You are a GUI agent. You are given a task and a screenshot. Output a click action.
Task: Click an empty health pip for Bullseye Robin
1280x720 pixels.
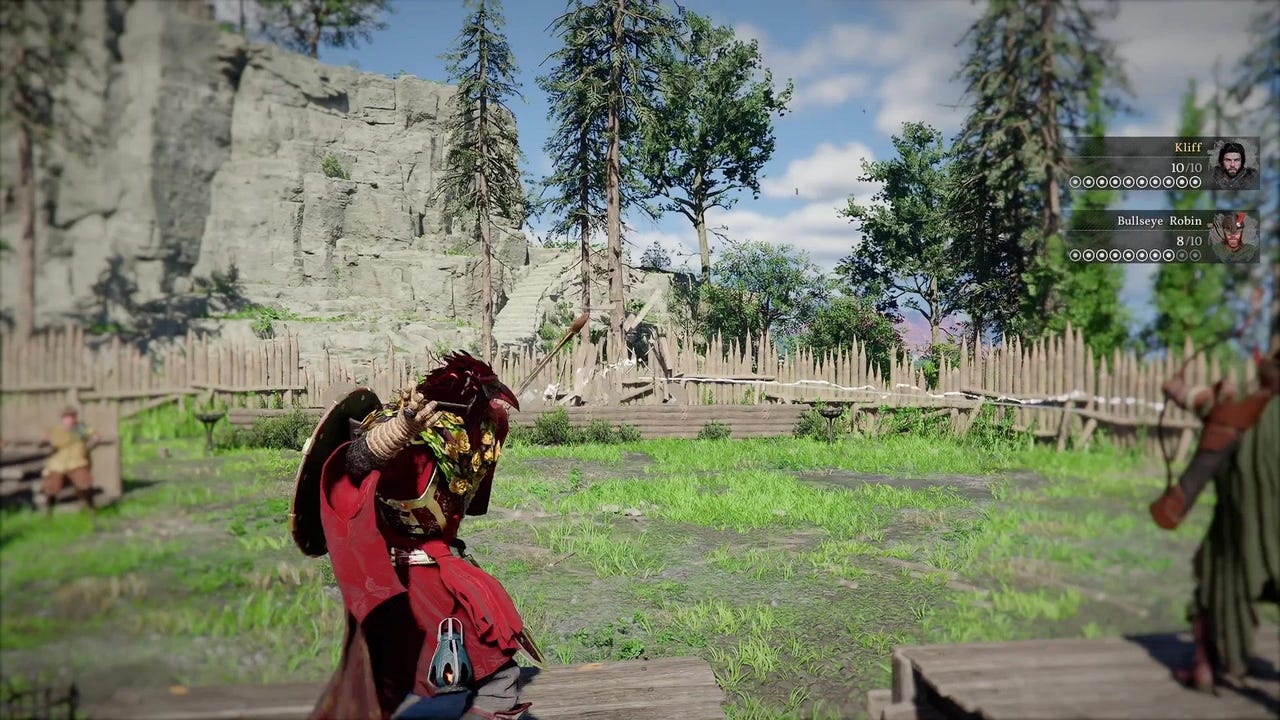[1194, 254]
